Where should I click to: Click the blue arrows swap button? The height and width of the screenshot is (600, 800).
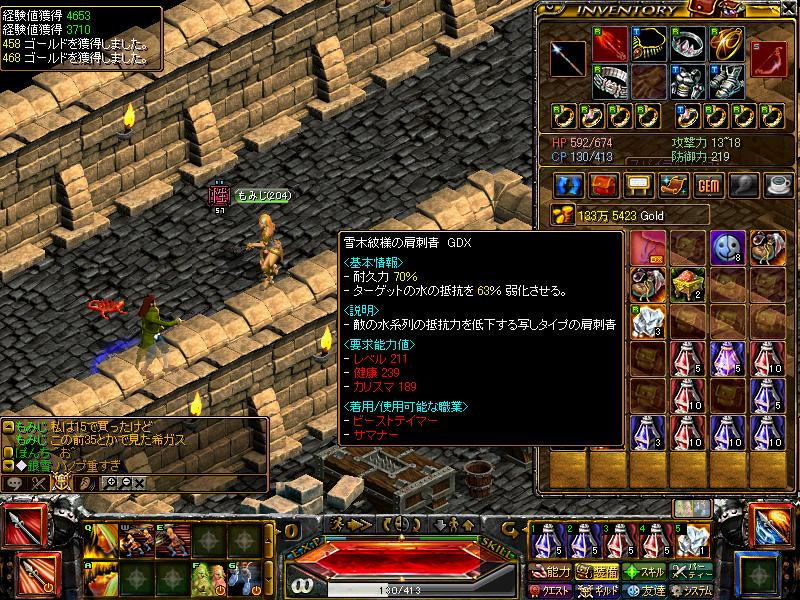[x=570, y=185]
